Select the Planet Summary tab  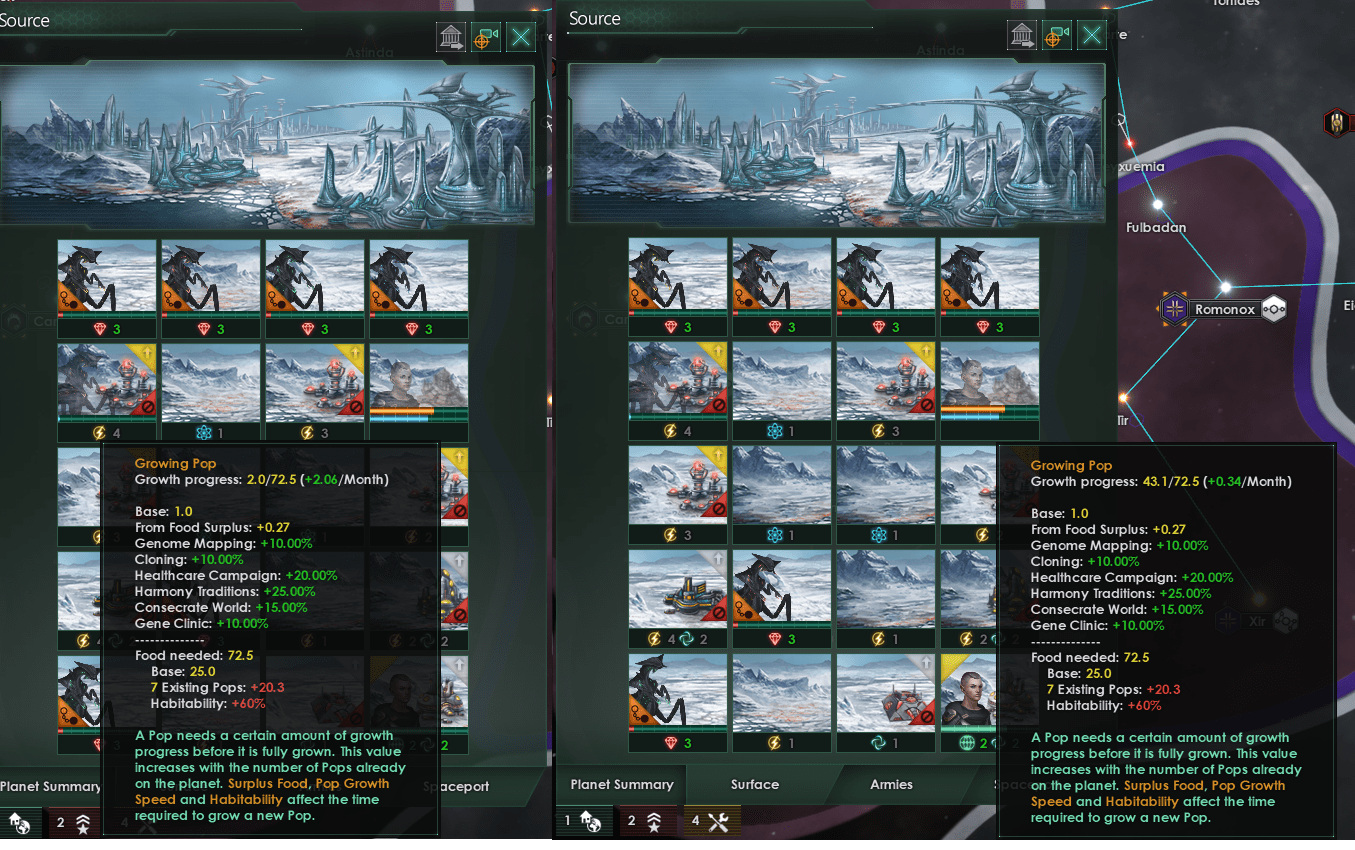[621, 785]
